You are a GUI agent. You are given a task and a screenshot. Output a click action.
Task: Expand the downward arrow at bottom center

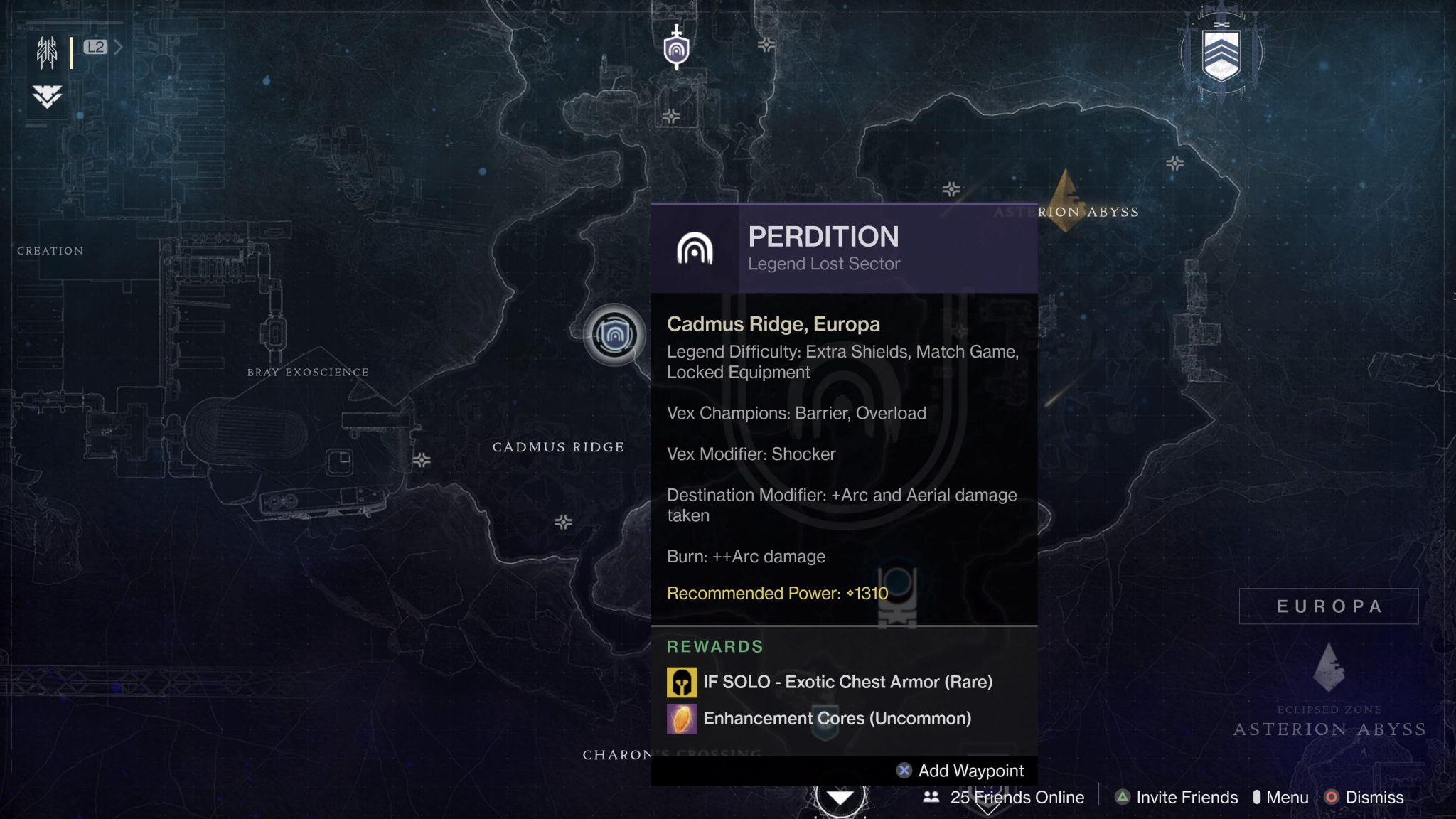point(841,798)
